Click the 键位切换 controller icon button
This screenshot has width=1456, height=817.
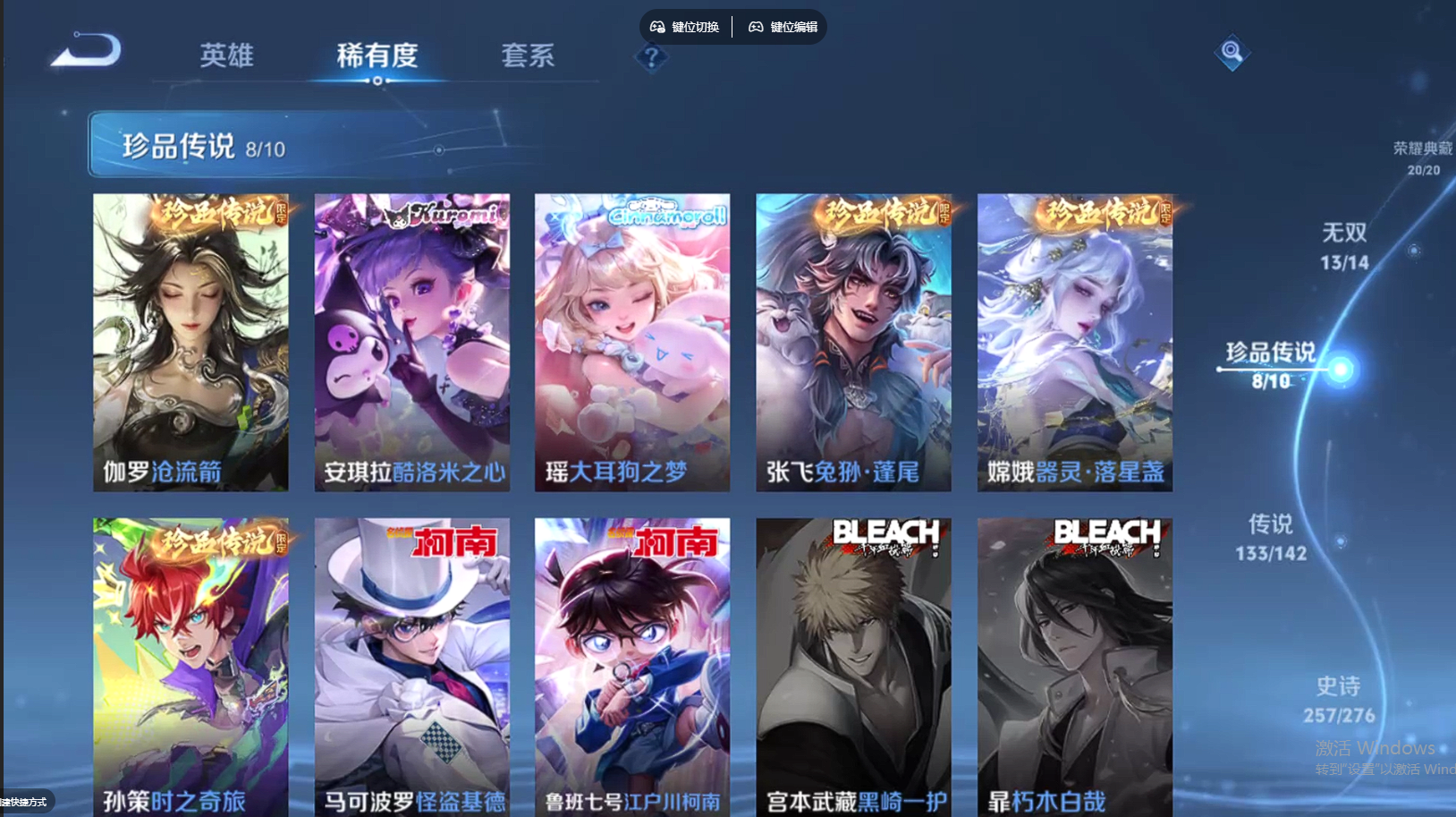683,26
